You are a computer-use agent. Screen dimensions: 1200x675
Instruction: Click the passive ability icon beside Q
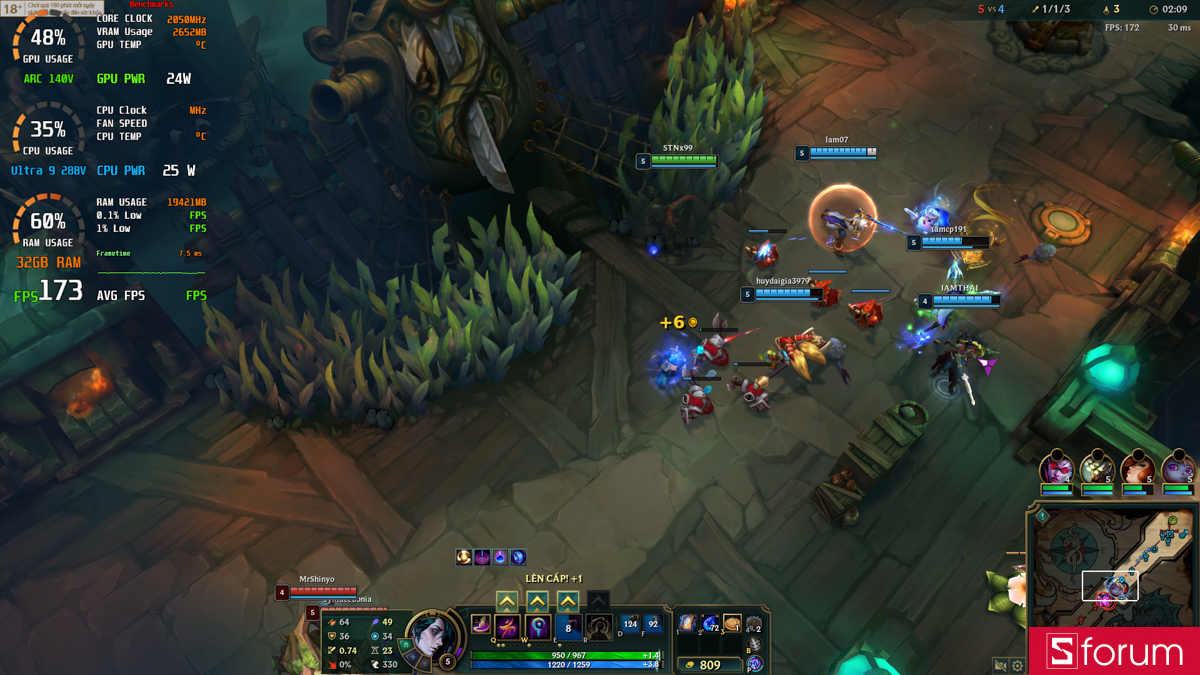[x=481, y=625]
